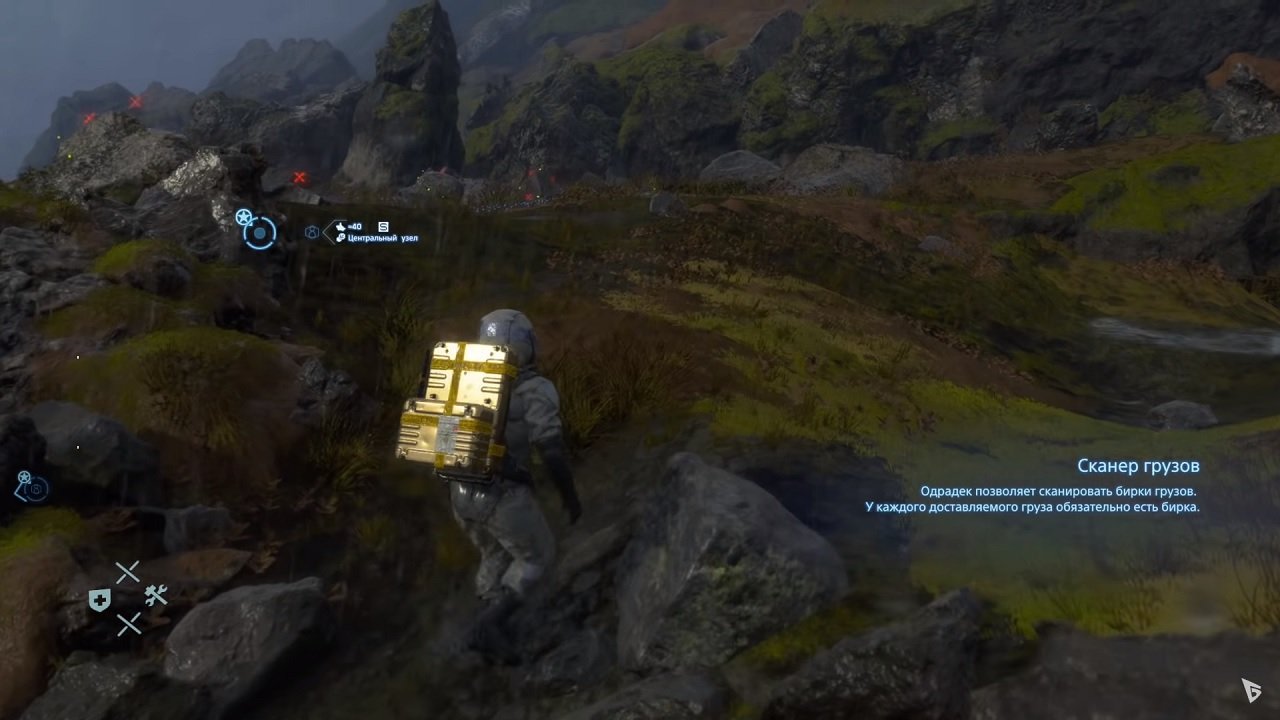
Task: Toggle the filled circle inside the waypoint reticle
Action: (x=260, y=234)
